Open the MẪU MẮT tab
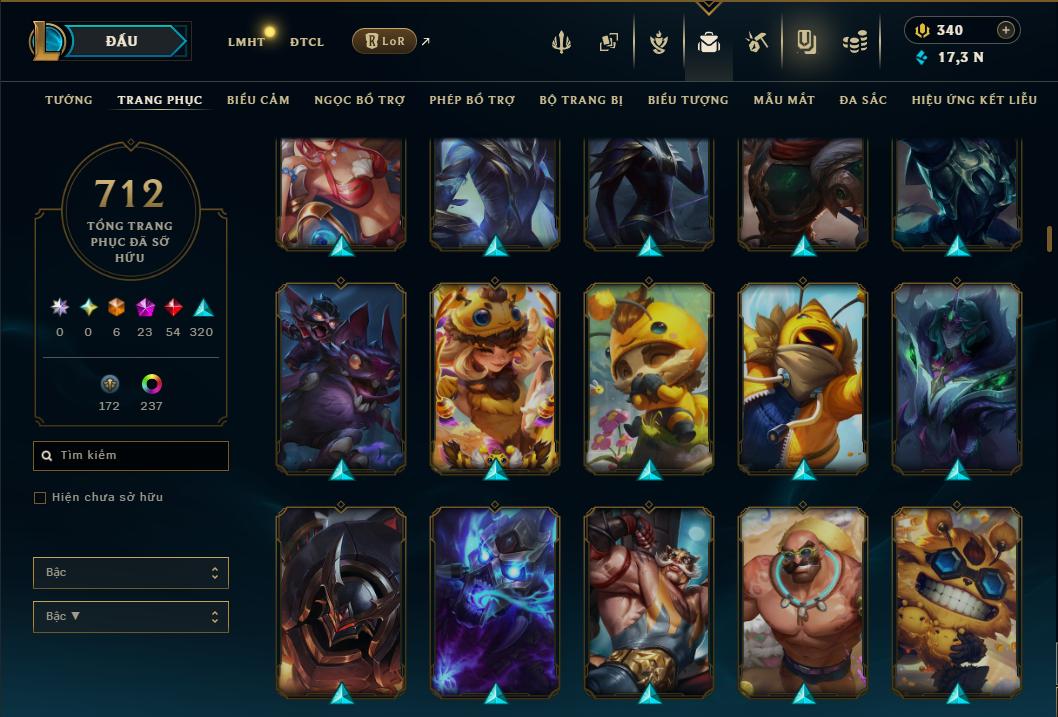Image resolution: width=1058 pixels, height=717 pixels. click(x=784, y=100)
